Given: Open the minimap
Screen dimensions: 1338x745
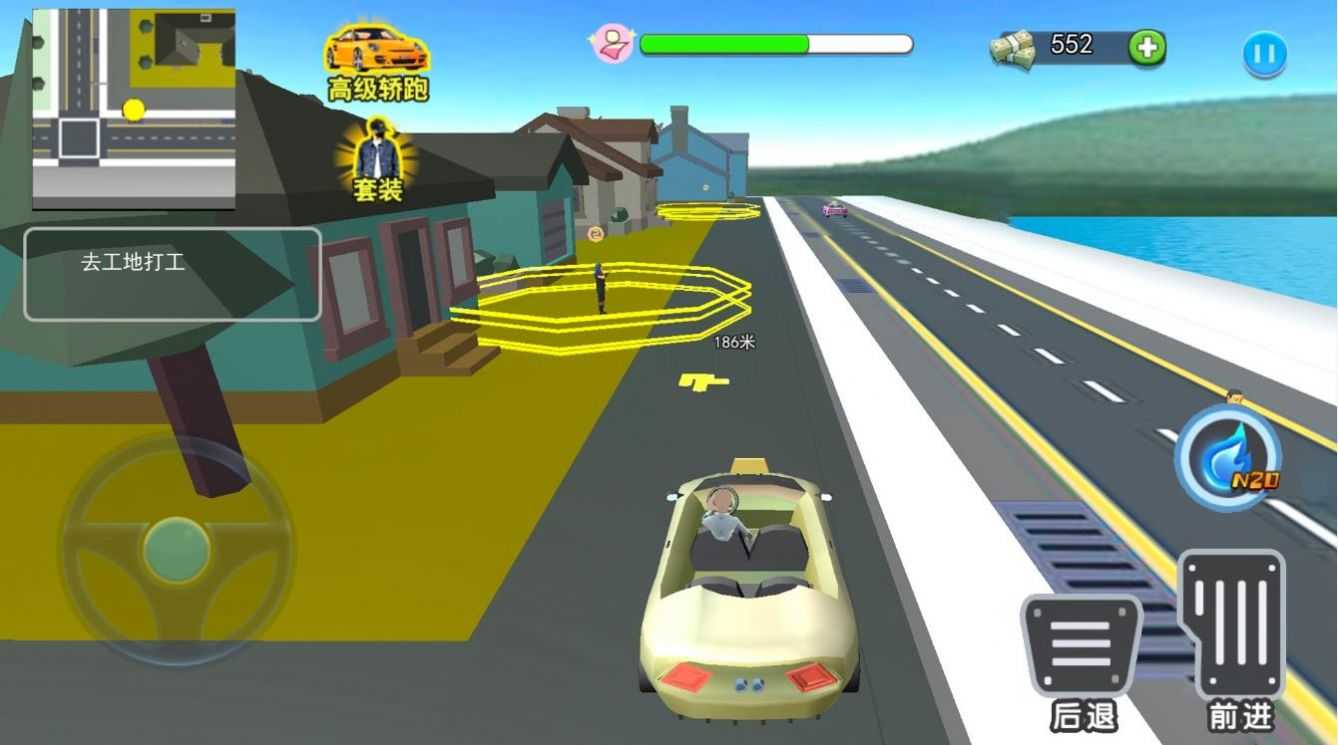Looking at the screenshot, I should pos(134,109).
